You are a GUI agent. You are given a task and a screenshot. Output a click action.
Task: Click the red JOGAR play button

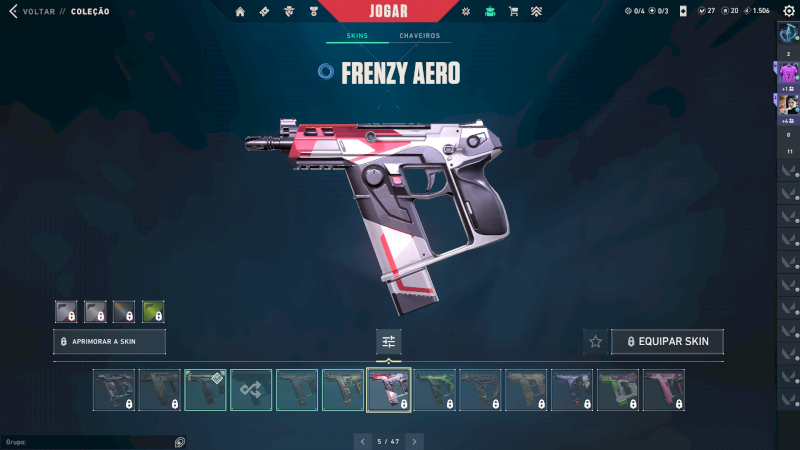[389, 11]
